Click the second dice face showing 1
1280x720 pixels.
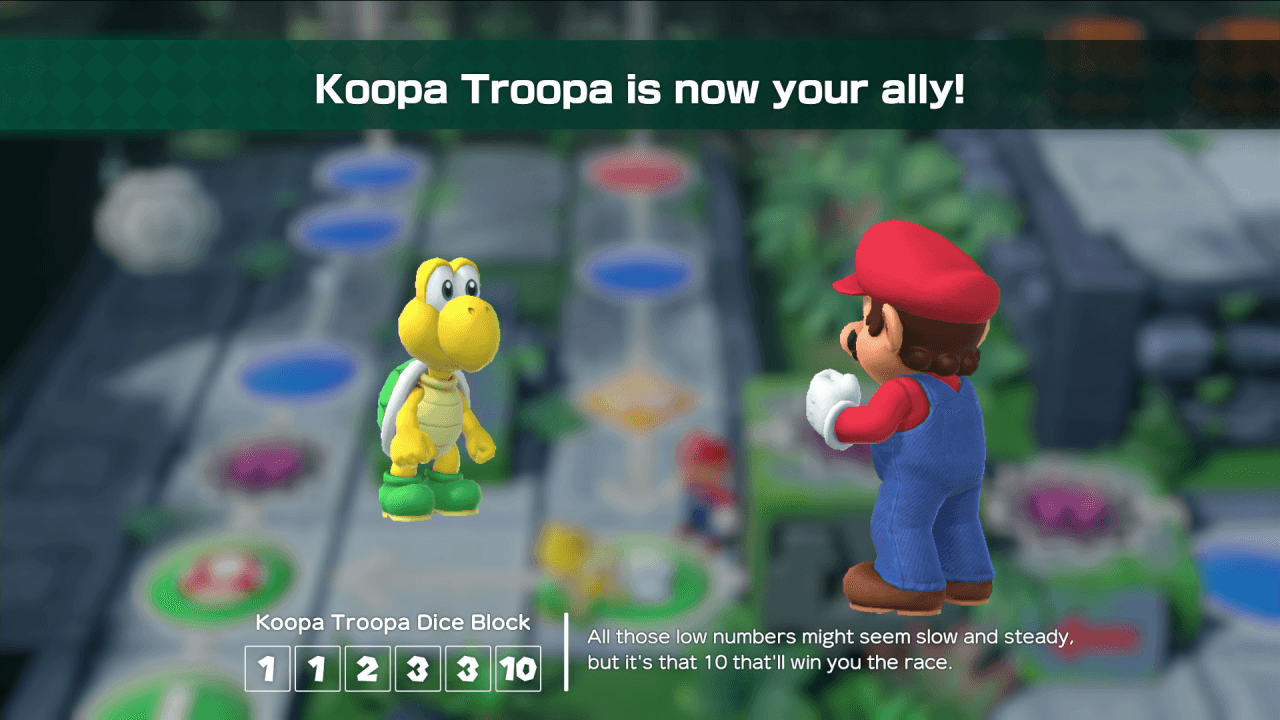(x=317, y=668)
